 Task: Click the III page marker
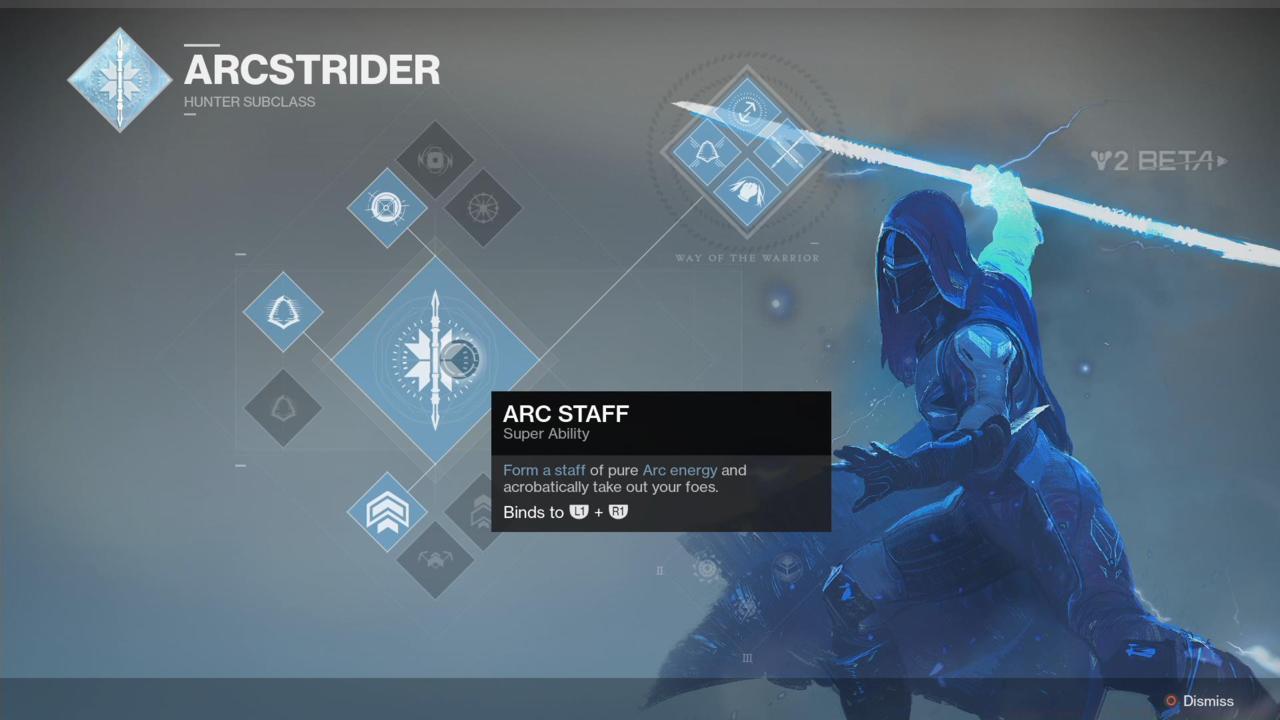[x=747, y=658]
